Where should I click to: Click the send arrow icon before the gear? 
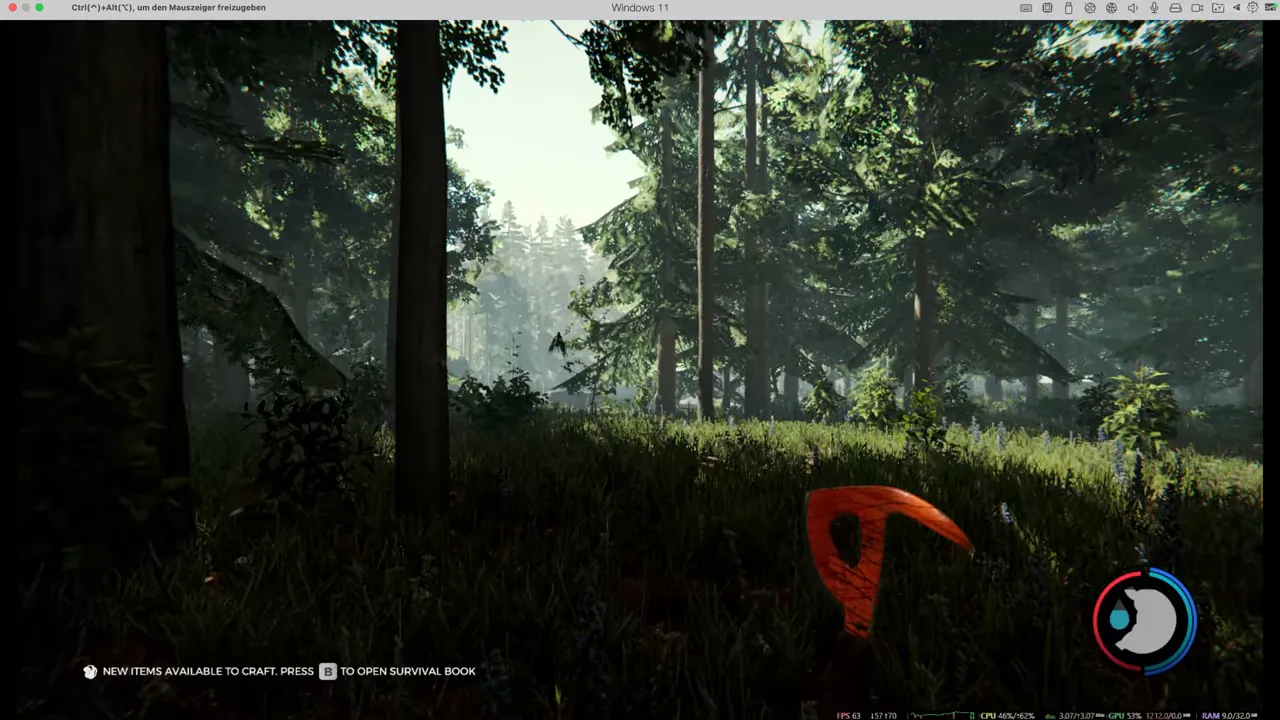click(x=1238, y=8)
